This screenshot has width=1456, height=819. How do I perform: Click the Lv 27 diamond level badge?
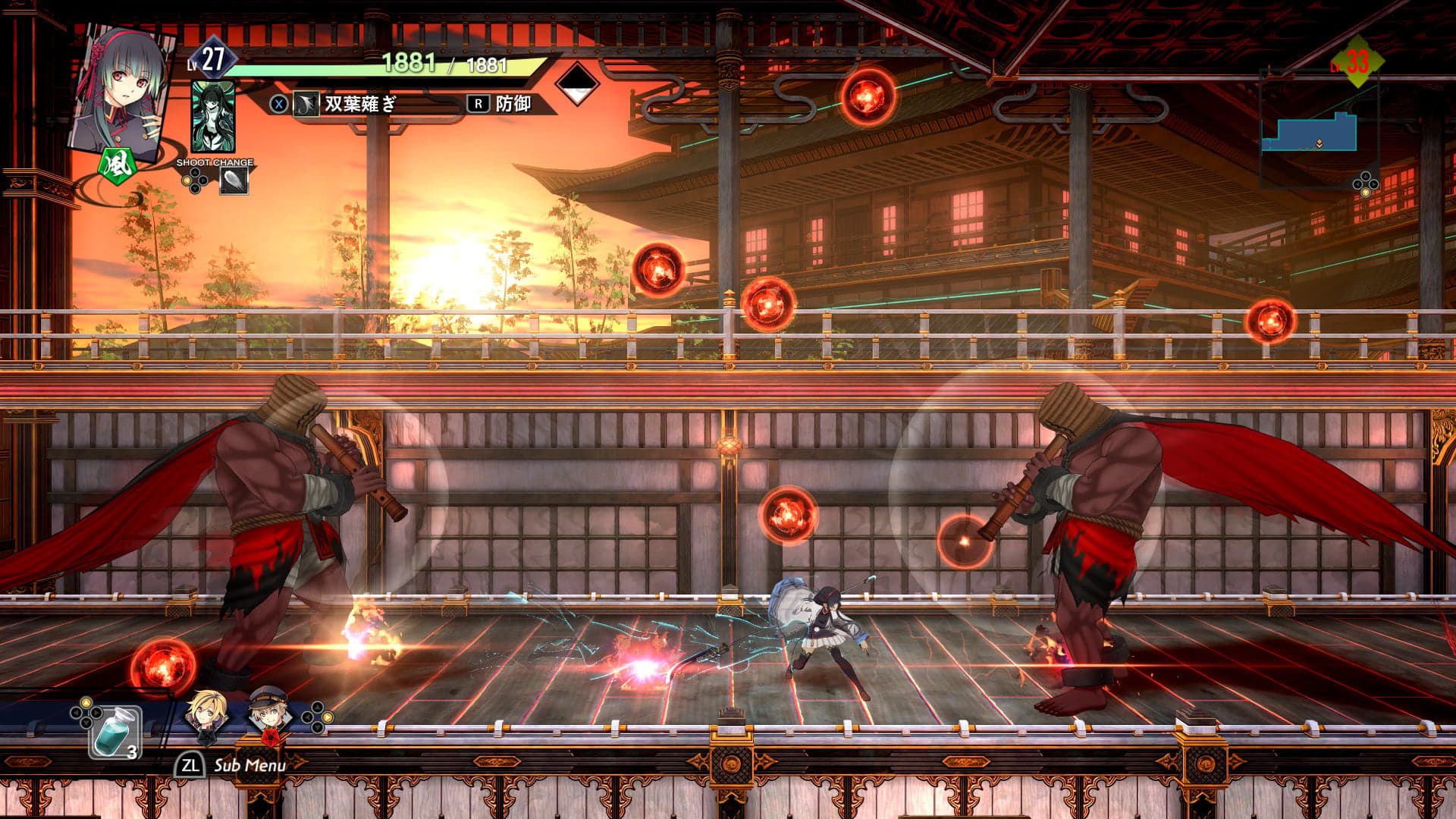pos(215,55)
